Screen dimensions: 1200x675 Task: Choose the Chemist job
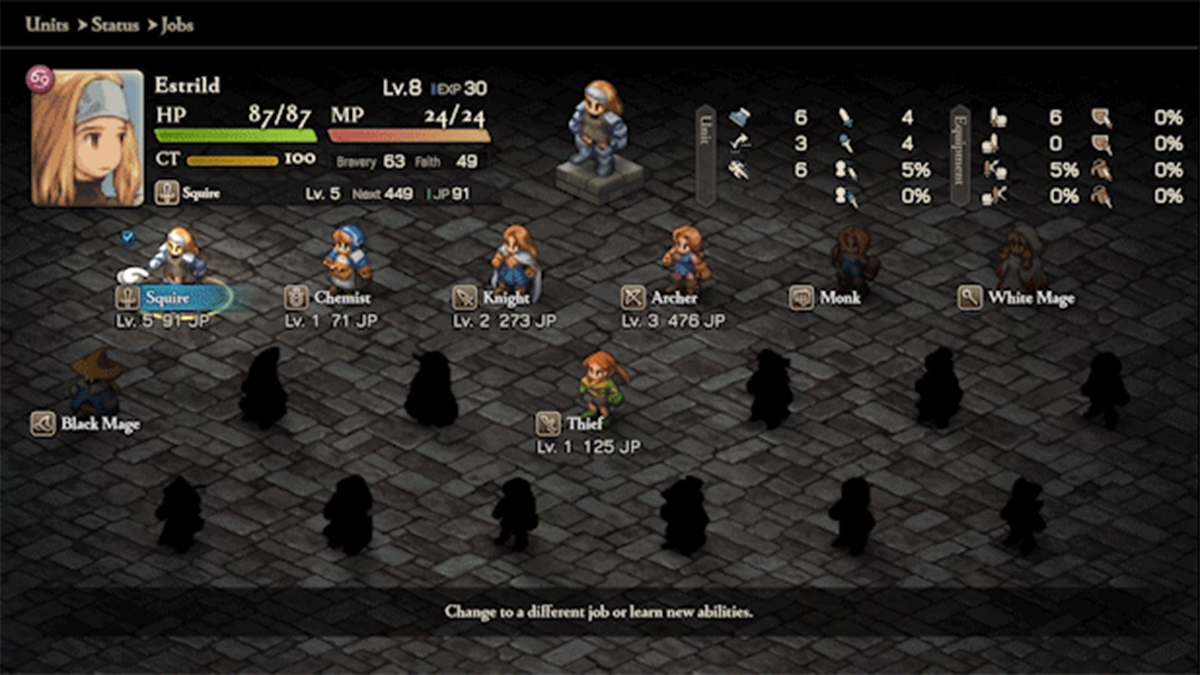pyautogui.click(x=342, y=297)
